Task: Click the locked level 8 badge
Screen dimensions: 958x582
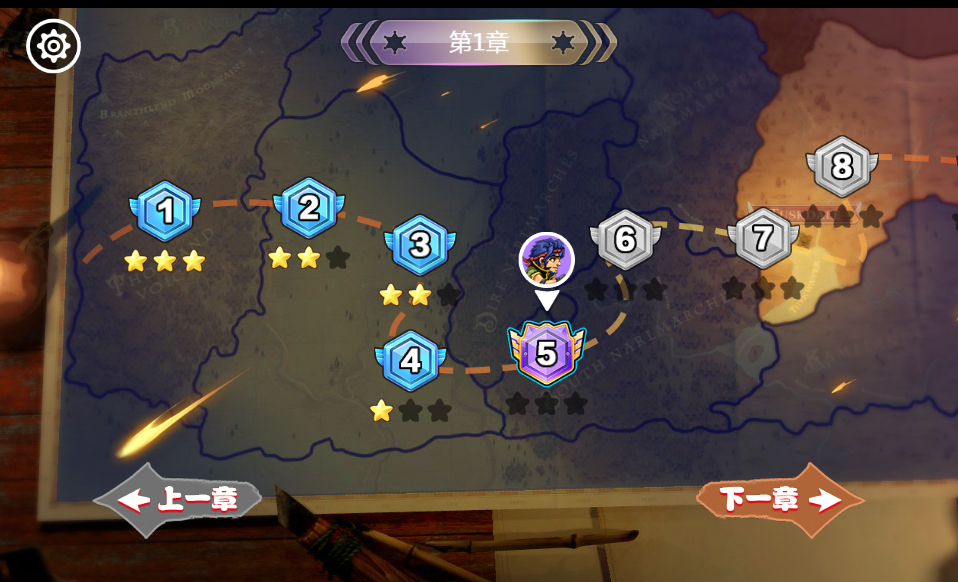Action: (x=841, y=166)
